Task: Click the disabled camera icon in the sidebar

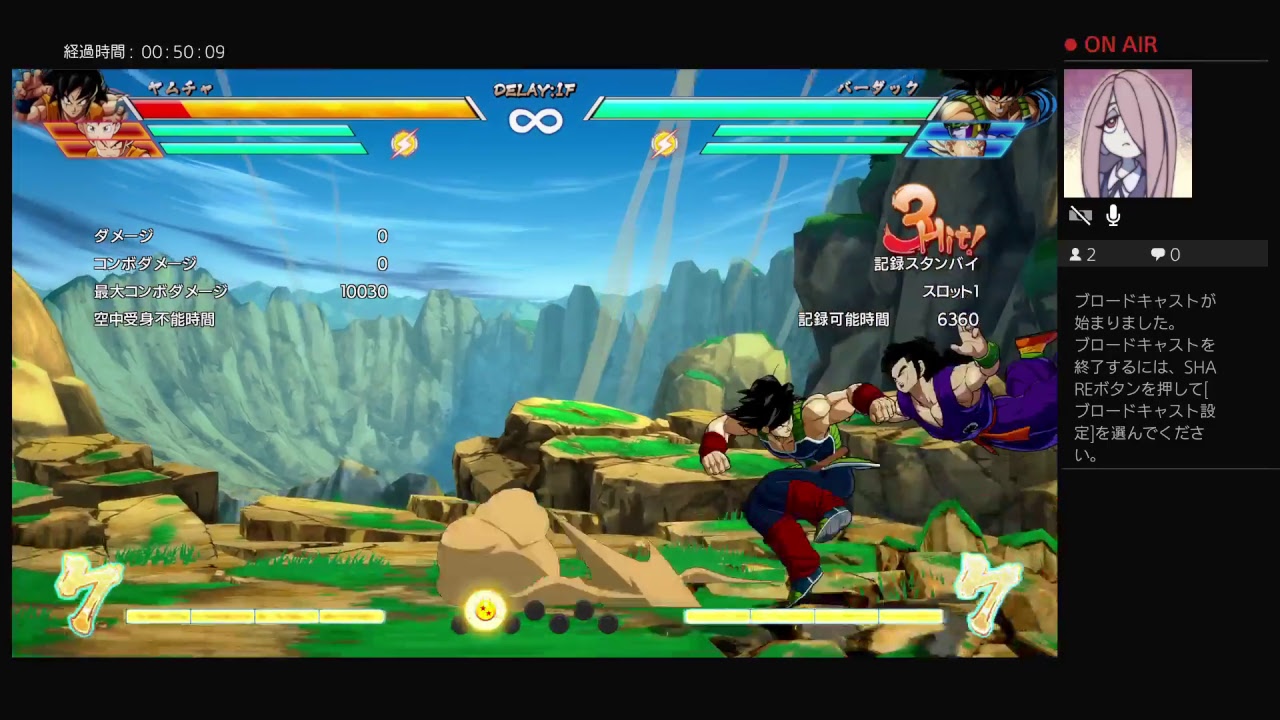Action: click(x=1080, y=215)
